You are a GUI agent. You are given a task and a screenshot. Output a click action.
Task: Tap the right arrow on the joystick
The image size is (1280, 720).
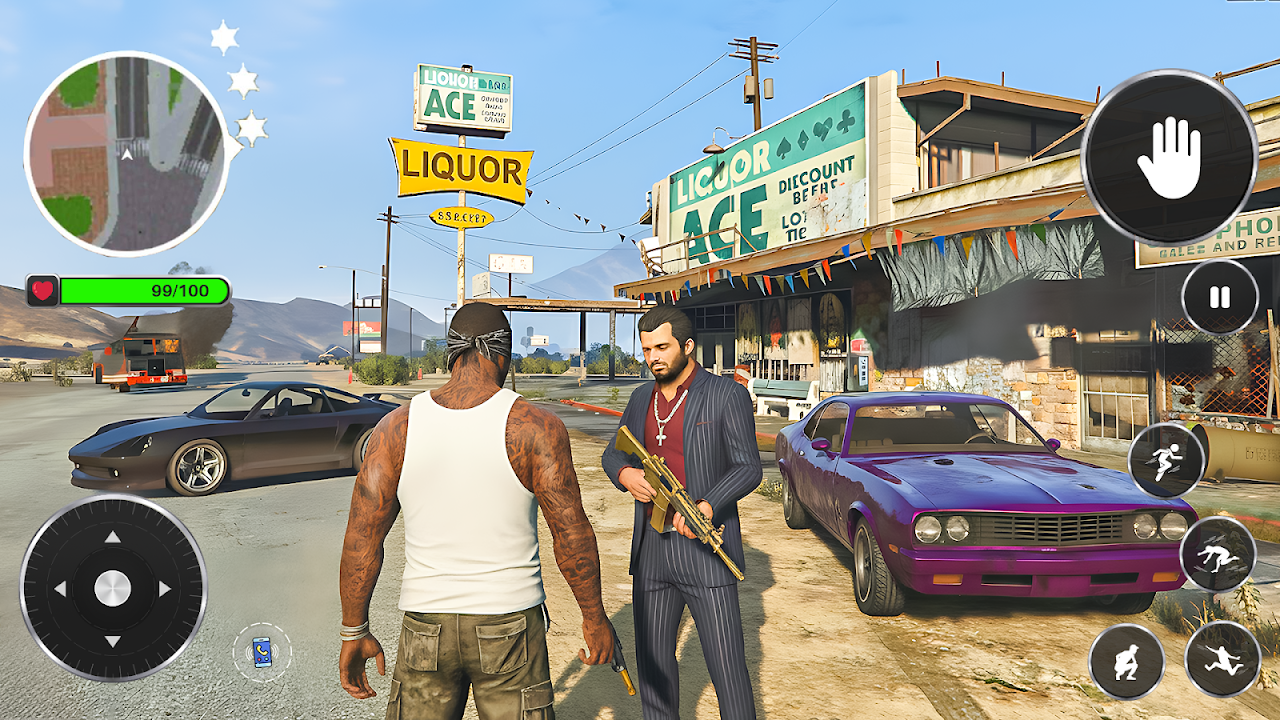tap(165, 589)
